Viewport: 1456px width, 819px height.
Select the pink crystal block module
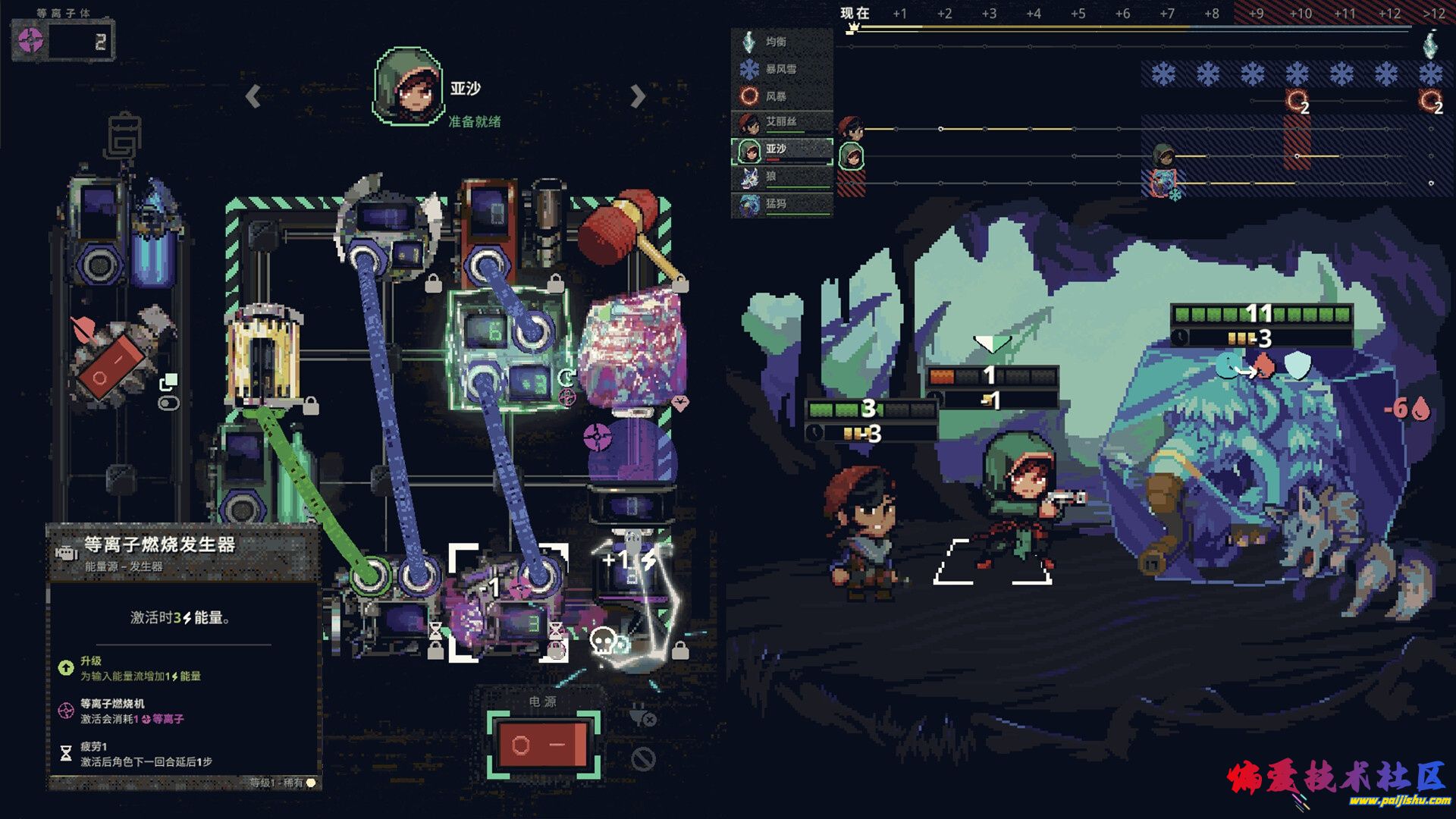pos(632,350)
